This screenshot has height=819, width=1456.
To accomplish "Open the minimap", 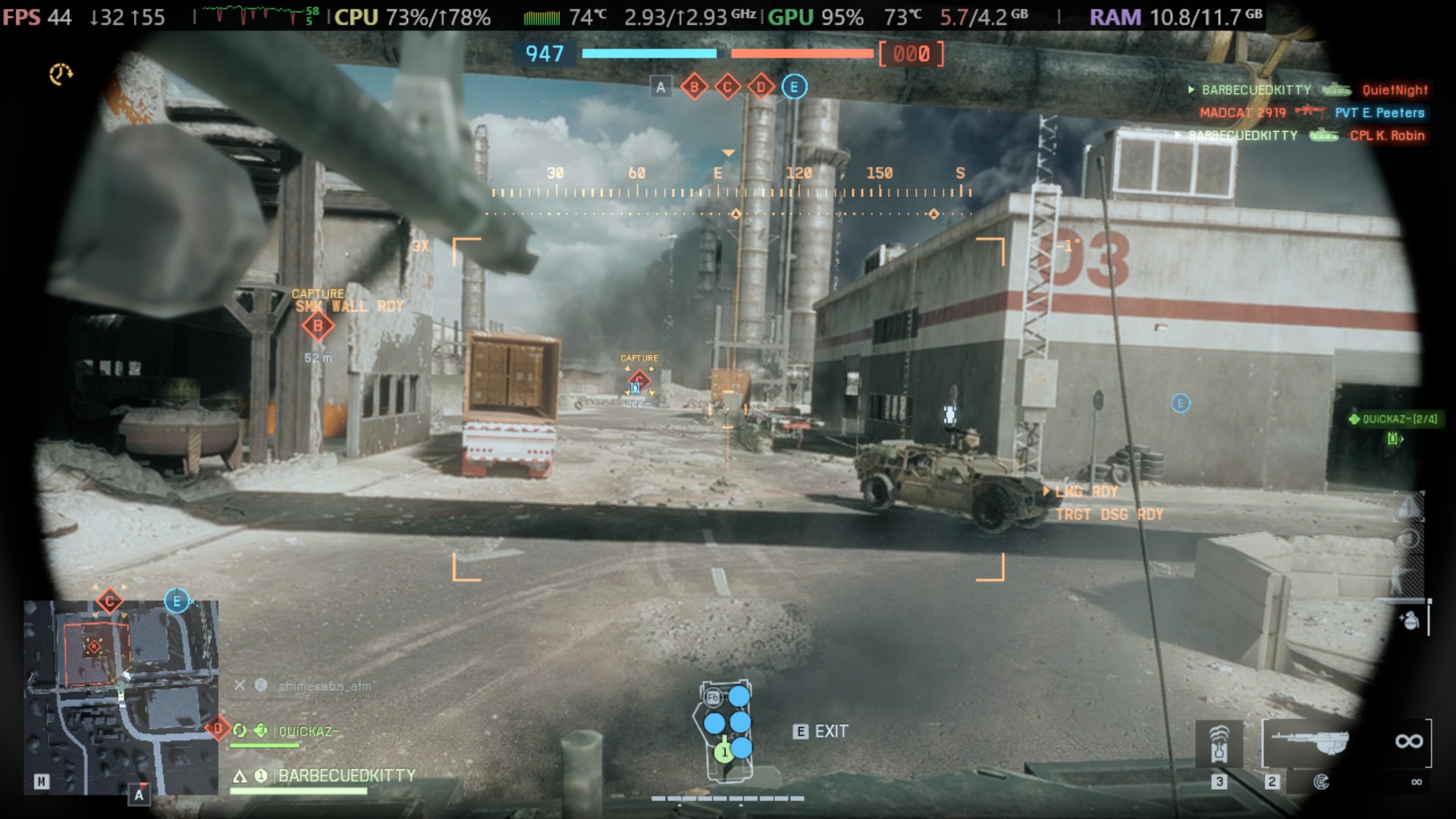I will [121, 698].
